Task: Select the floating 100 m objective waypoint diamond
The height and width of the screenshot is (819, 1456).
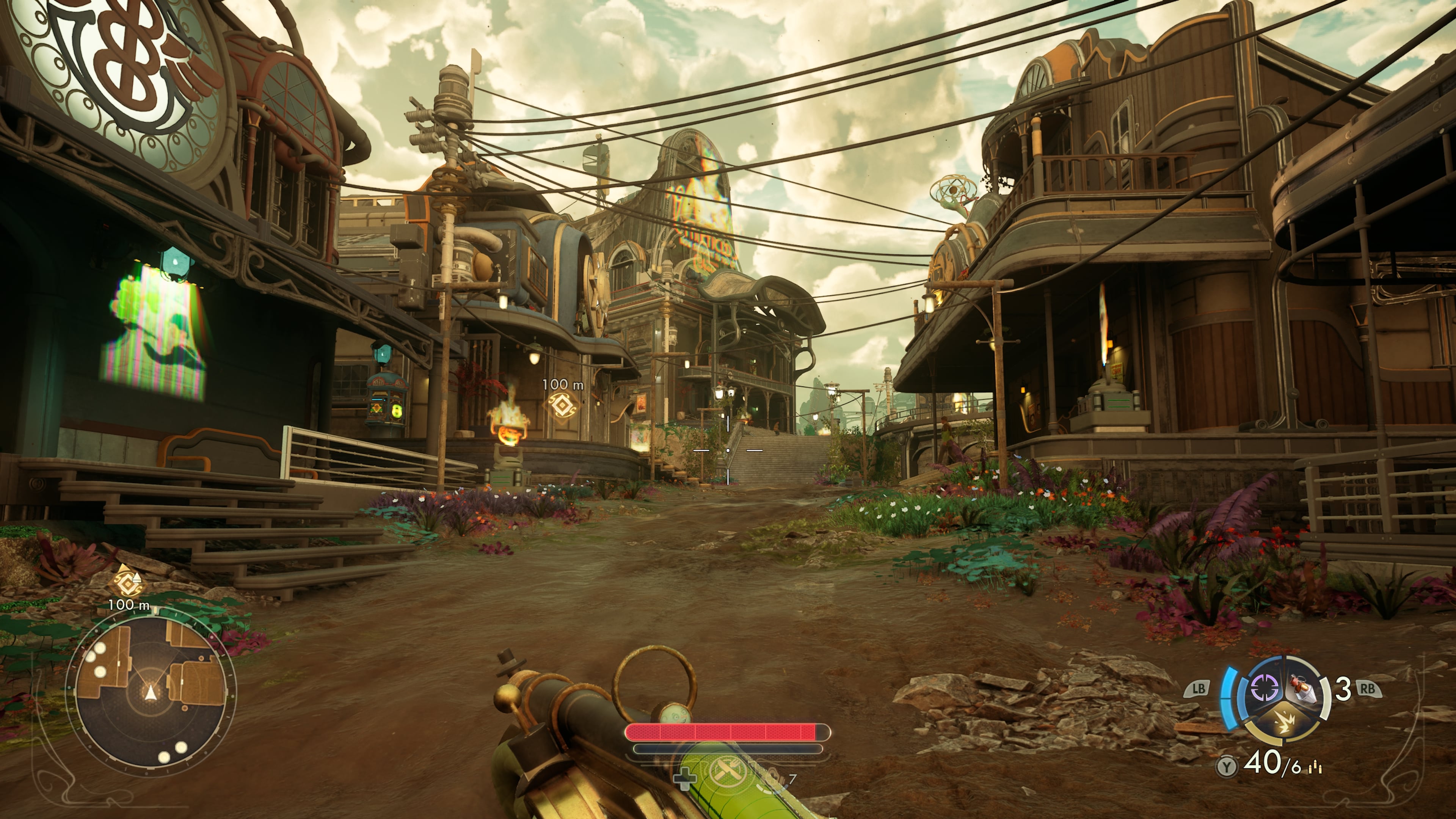Action: [x=562, y=405]
